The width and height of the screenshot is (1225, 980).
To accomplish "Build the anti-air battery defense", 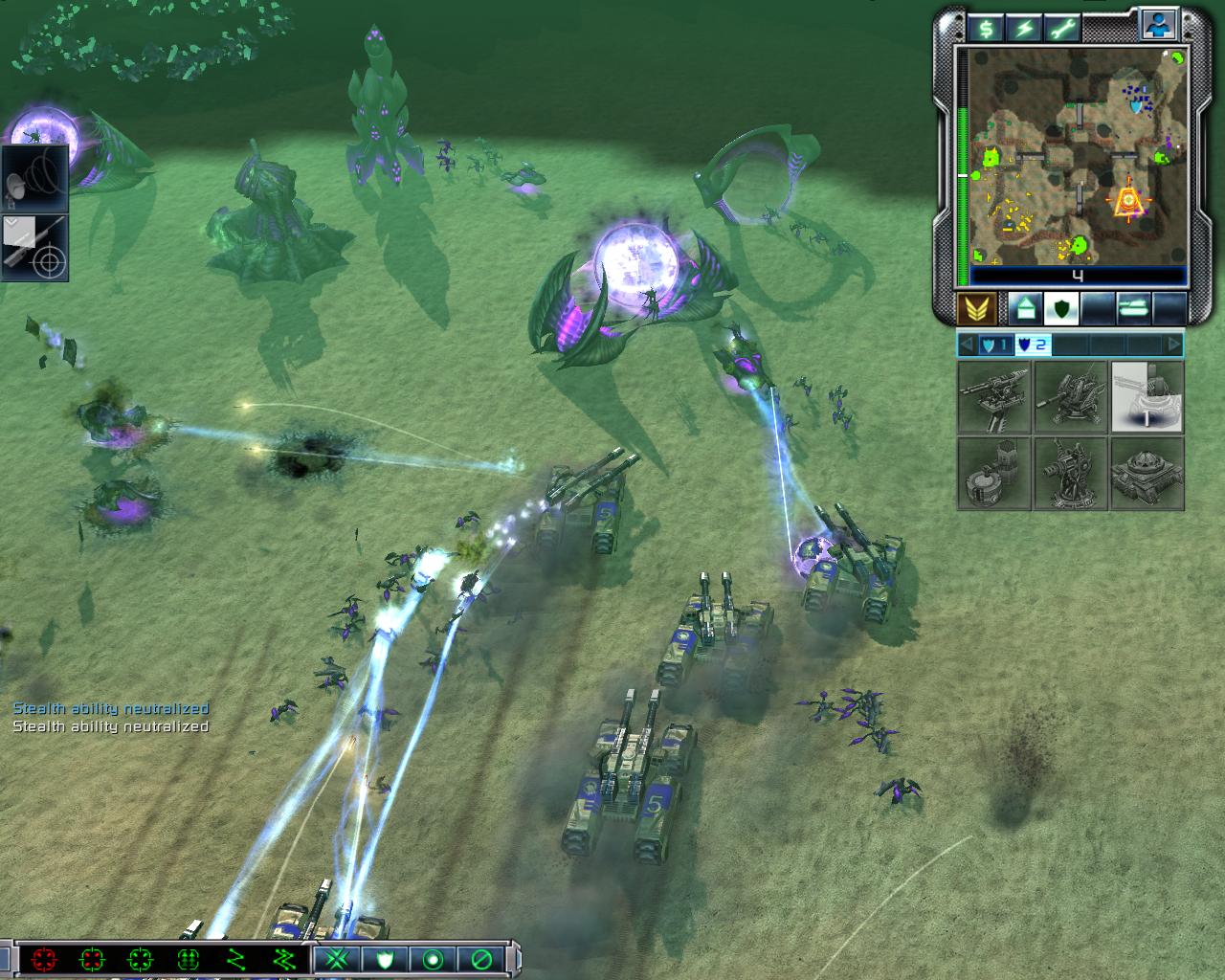I will (1070, 397).
